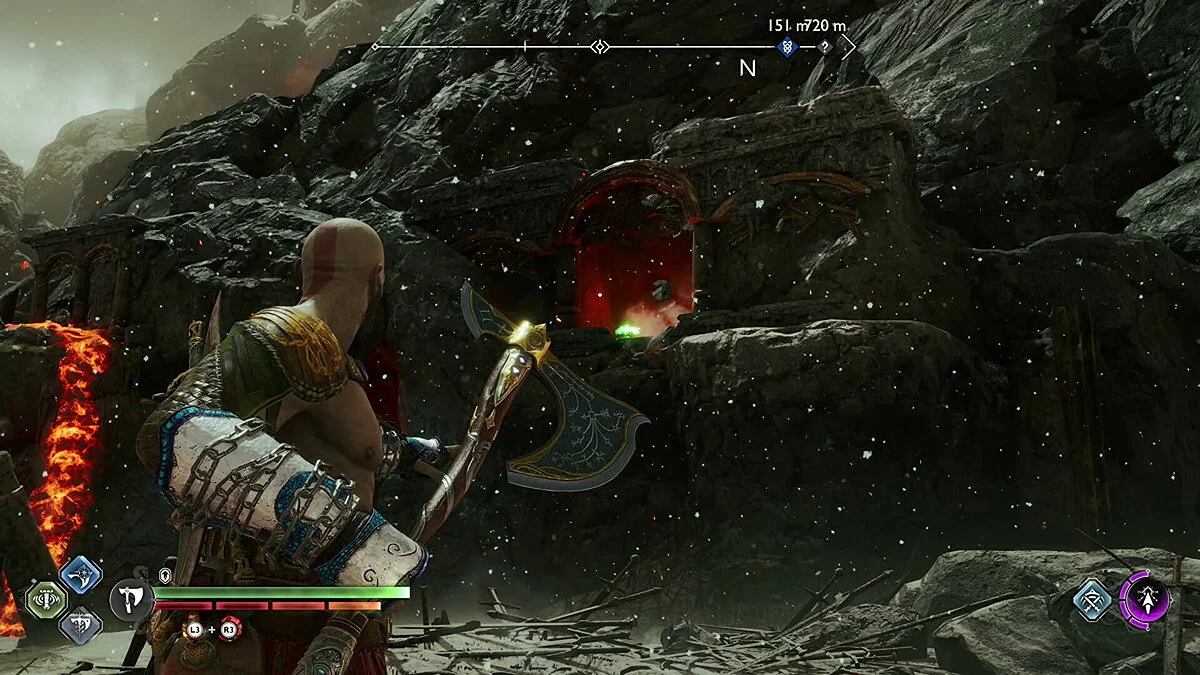1200x675 pixels.
Task: Activate the green shield ability hexagon
Action: click(44, 601)
